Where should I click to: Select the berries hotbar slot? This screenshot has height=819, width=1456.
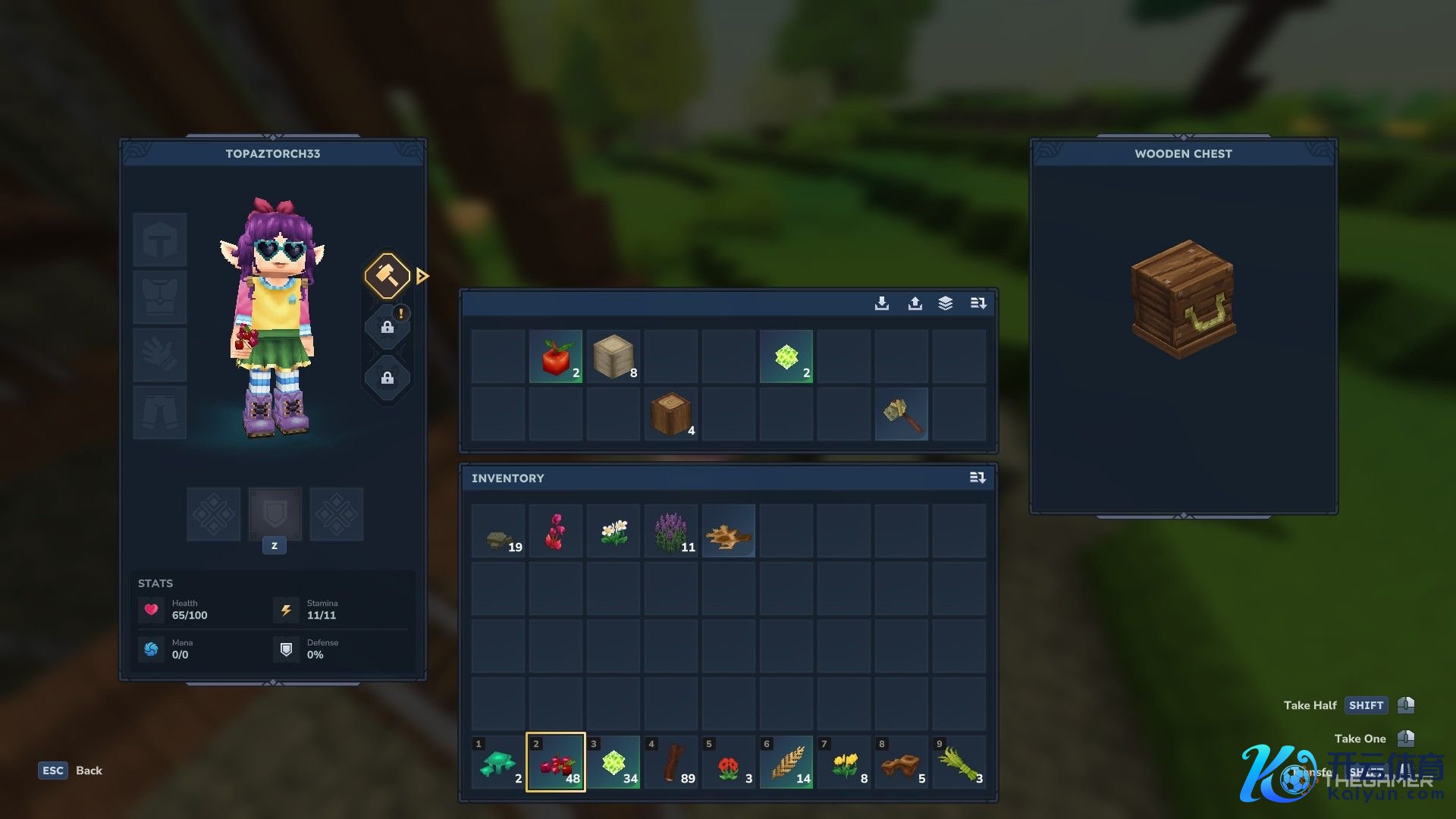[556, 762]
